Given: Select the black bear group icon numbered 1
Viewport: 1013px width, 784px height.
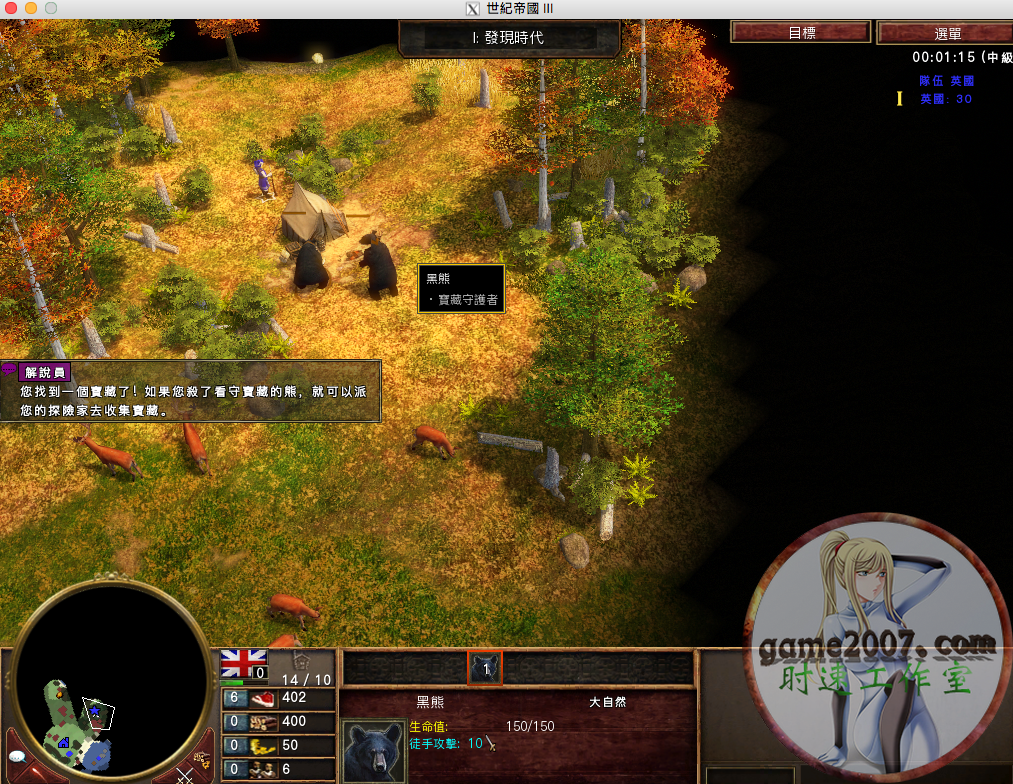Looking at the screenshot, I should click(485, 669).
